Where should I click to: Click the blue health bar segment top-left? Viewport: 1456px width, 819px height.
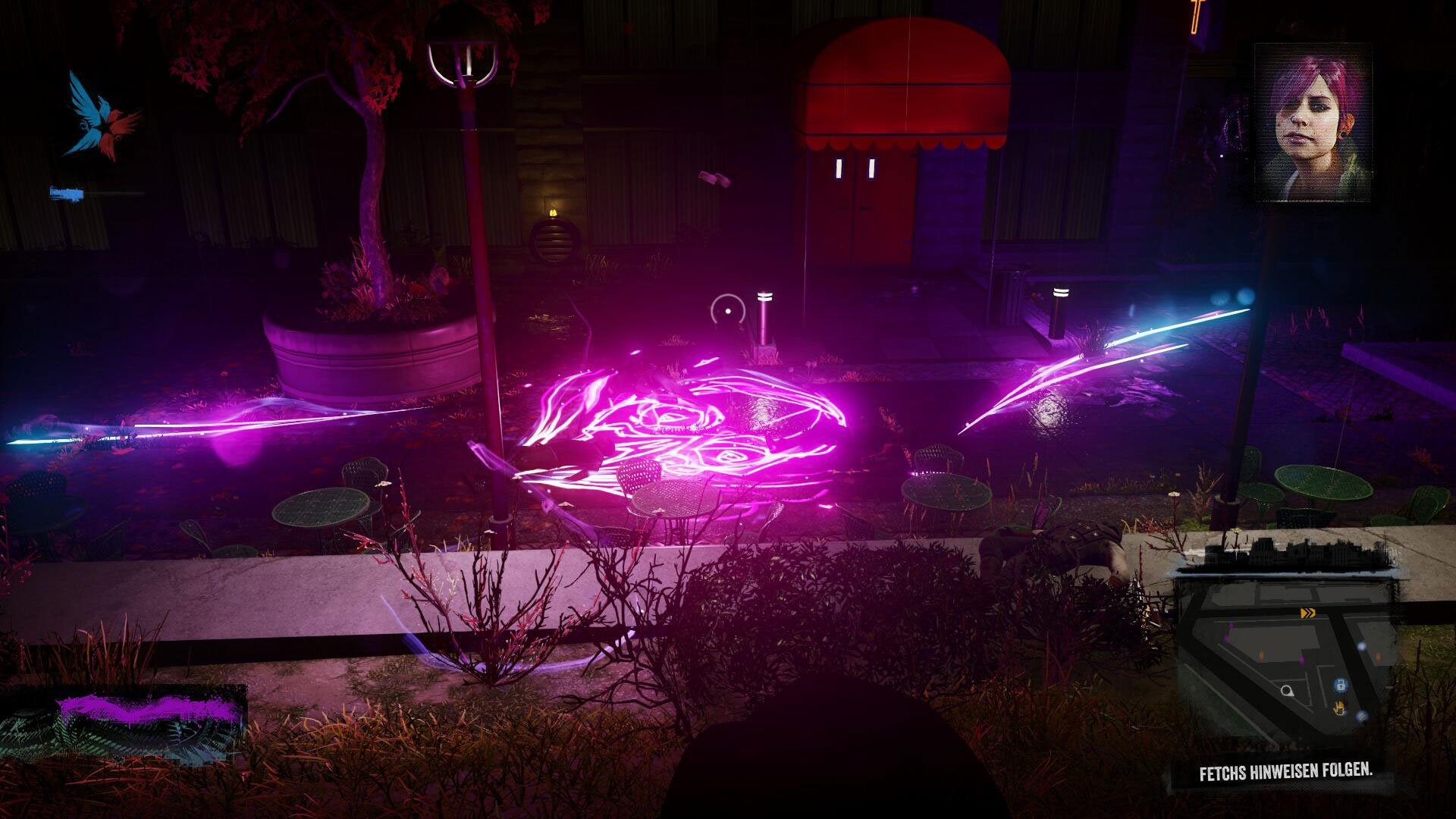pos(68,192)
